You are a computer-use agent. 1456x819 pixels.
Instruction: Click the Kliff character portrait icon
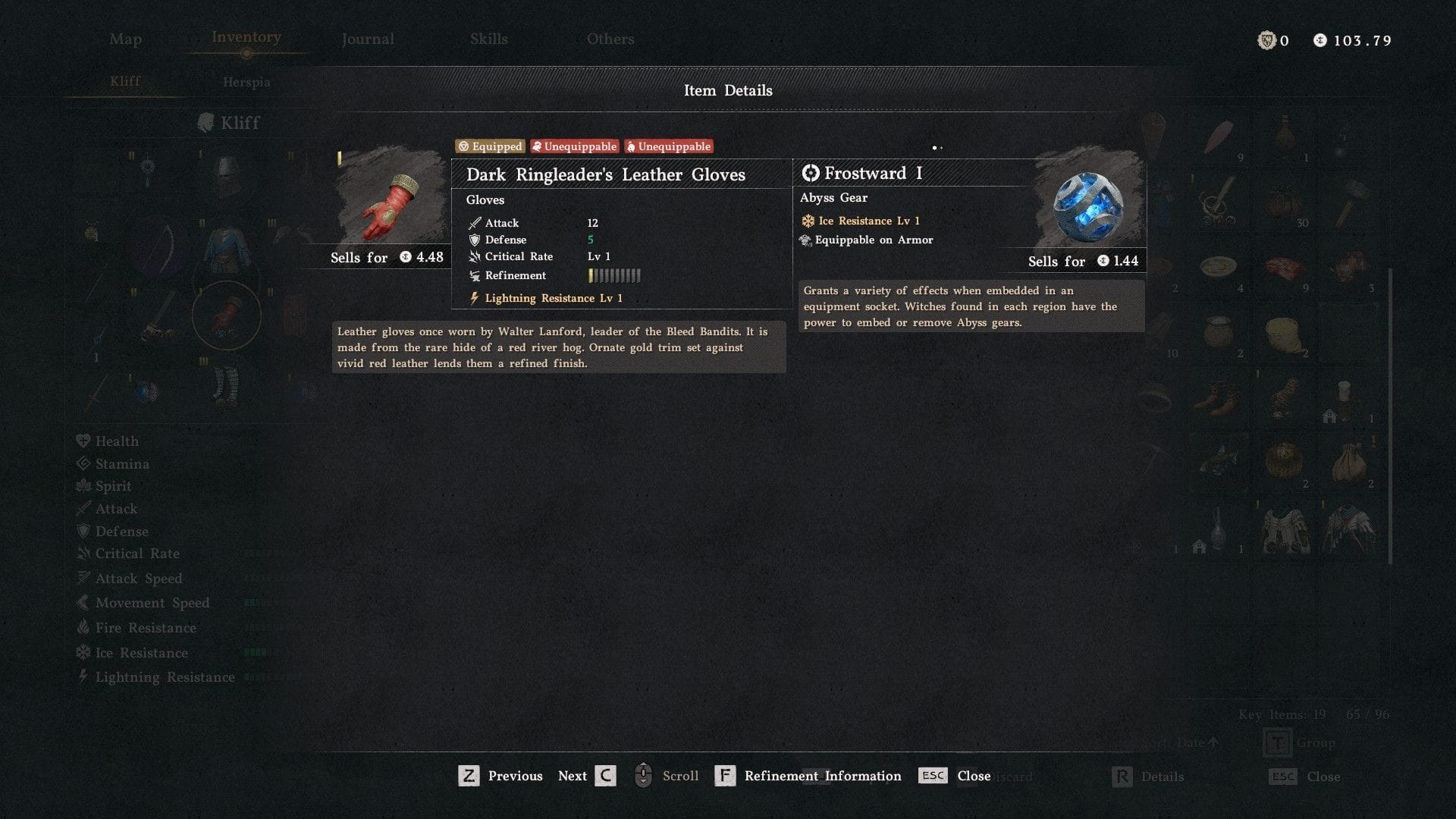pos(206,122)
